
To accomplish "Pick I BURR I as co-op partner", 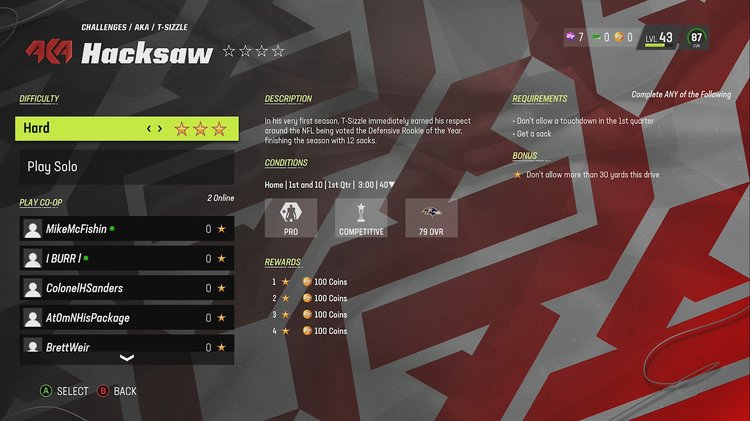I will tap(127, 258).
